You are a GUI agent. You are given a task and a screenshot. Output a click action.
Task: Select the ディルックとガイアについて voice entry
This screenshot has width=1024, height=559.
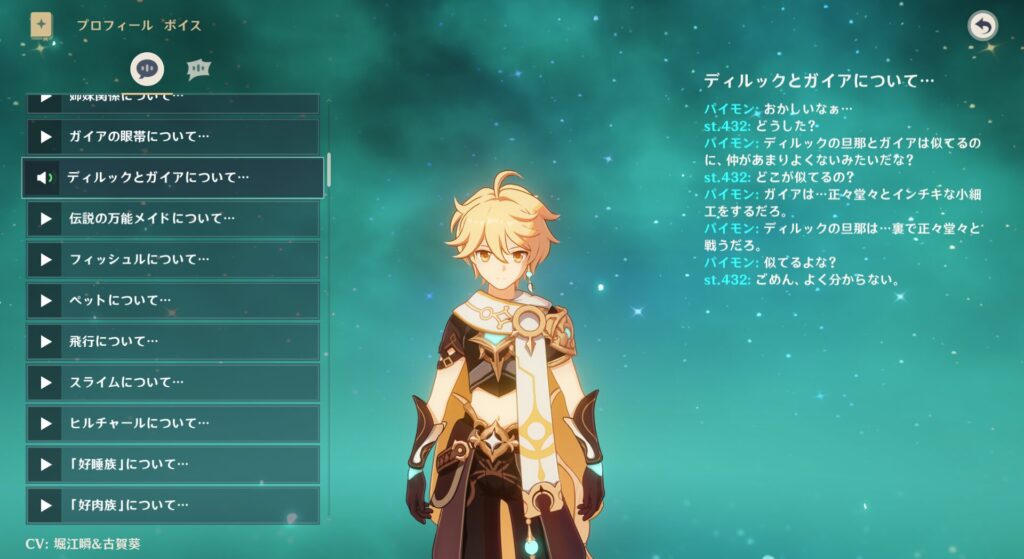(173, 177)
